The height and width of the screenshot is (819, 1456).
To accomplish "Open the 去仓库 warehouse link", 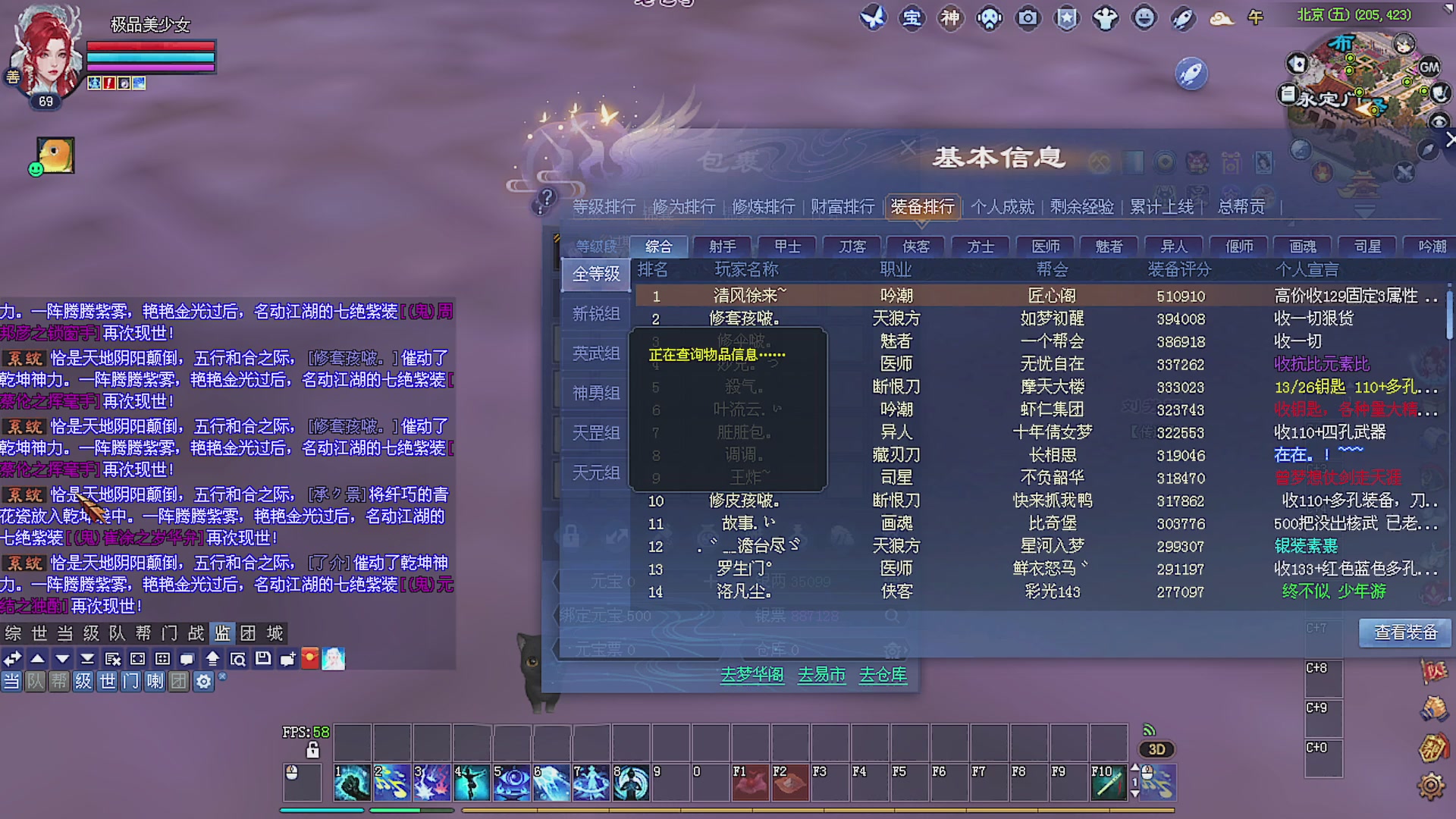I will point(882,674).
